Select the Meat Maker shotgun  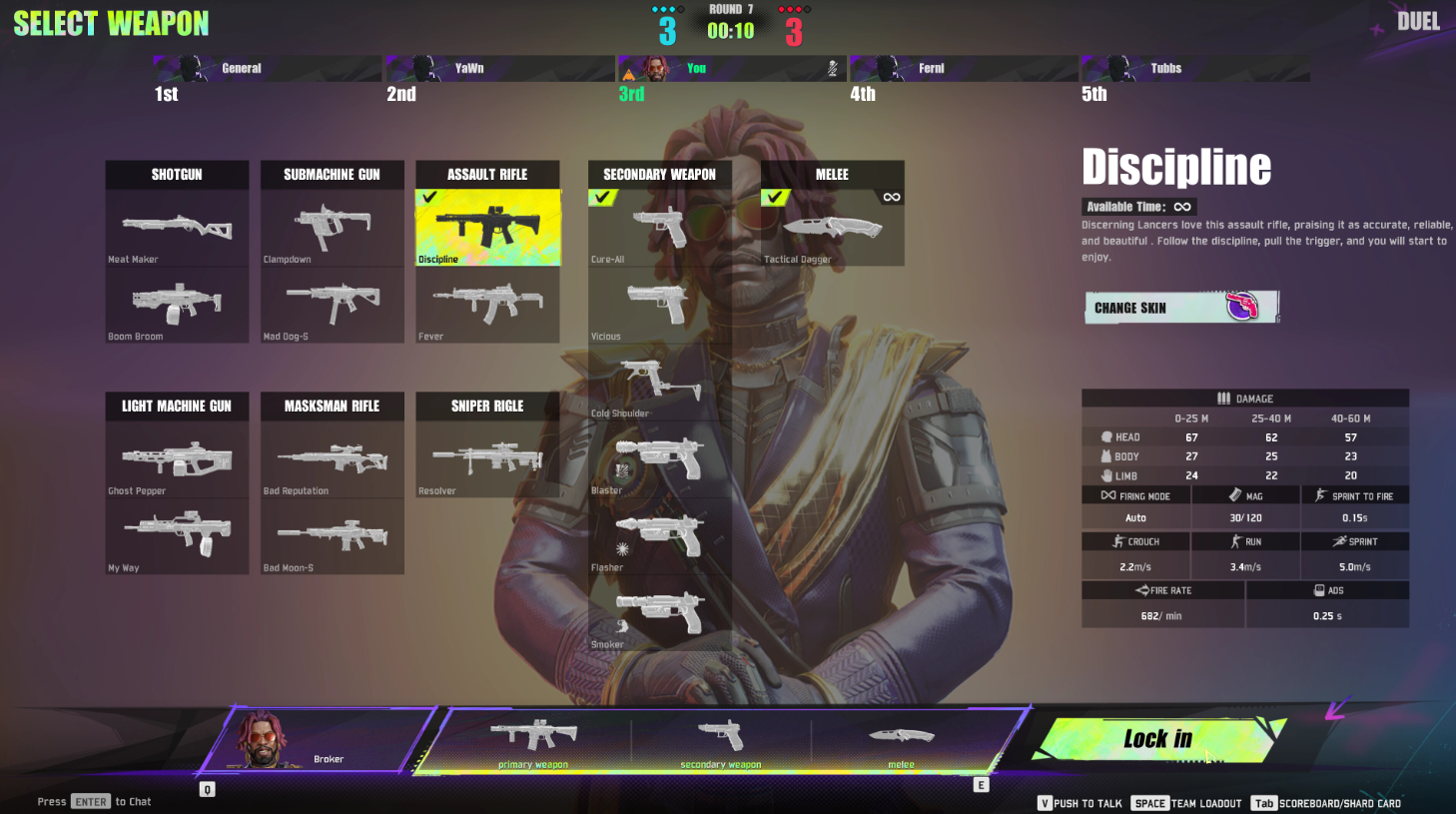tap(177, 228)
